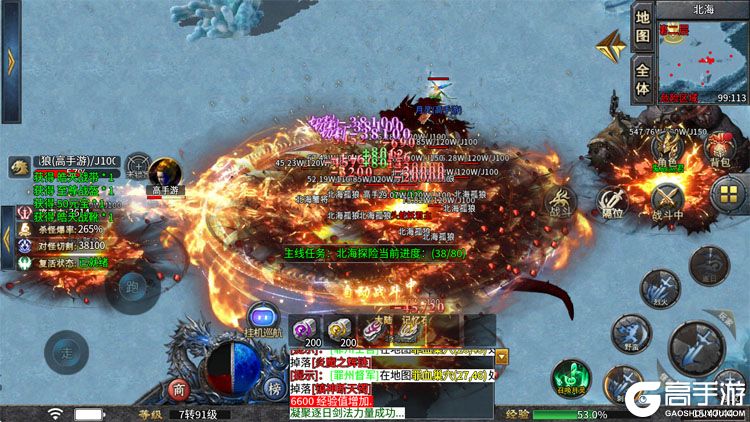
Task: Toggle 挂机巡航 auto-patrol robot icon
Action: point(263,317)
